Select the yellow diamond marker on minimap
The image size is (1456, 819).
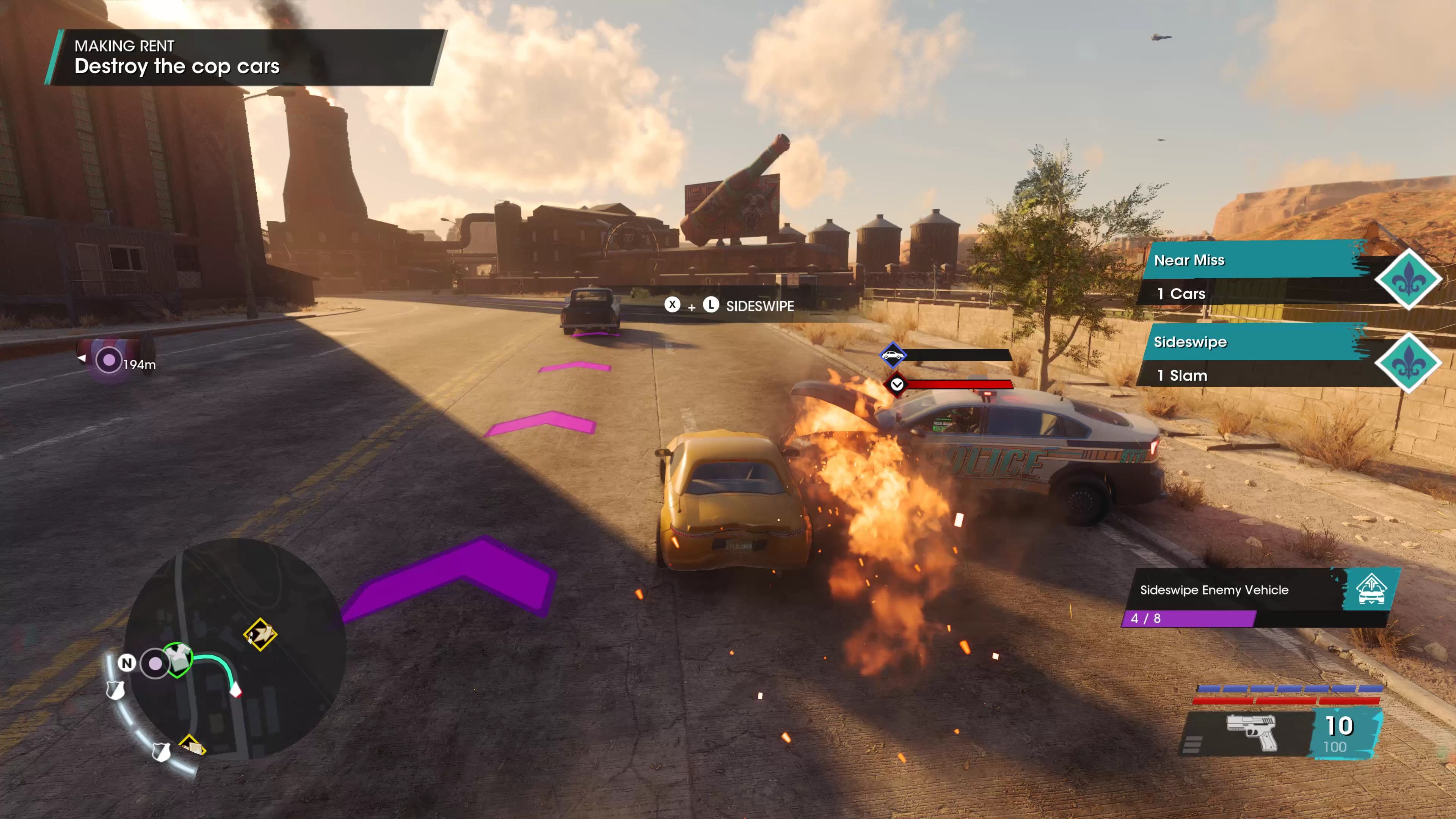[x=260, y=634]
